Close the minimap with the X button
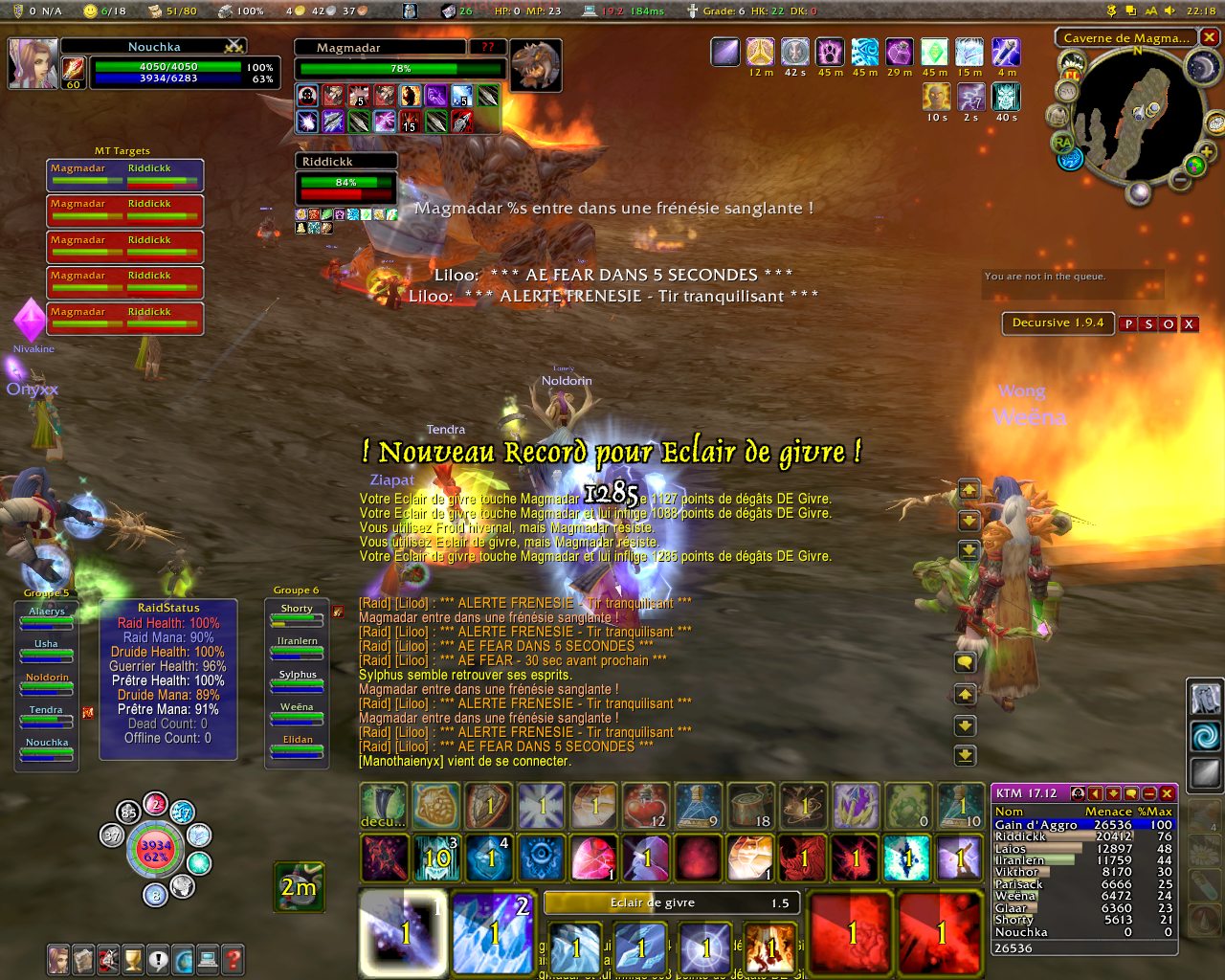The width and height of the screenshot is (1225, 980). click(x=1210, y=37)
